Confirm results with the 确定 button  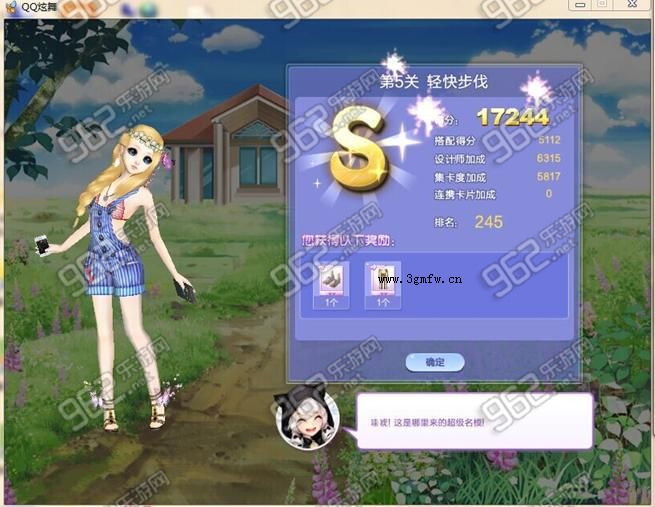click(x=434, y=362)
